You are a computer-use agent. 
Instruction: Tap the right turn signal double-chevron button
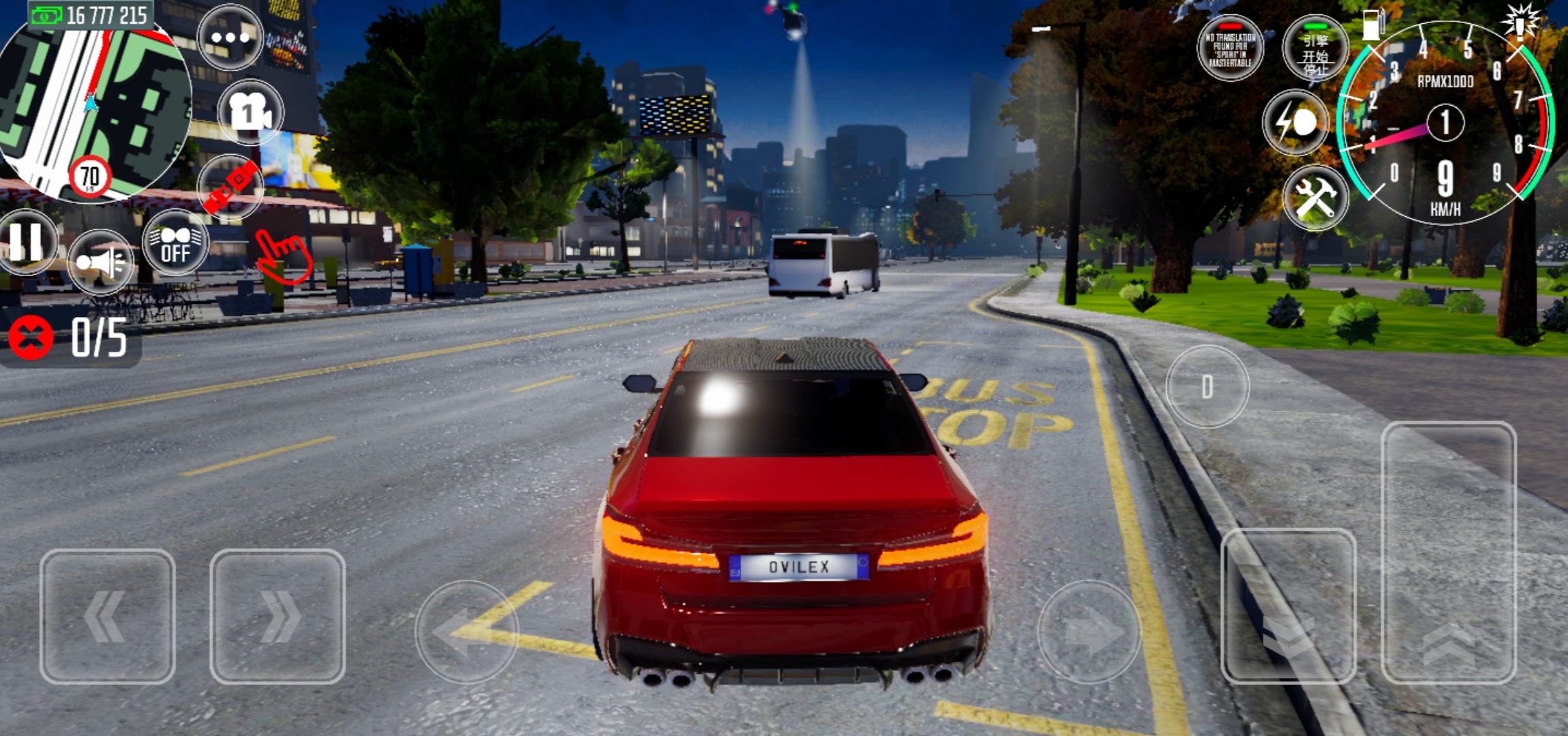click(x=277, y=616)
